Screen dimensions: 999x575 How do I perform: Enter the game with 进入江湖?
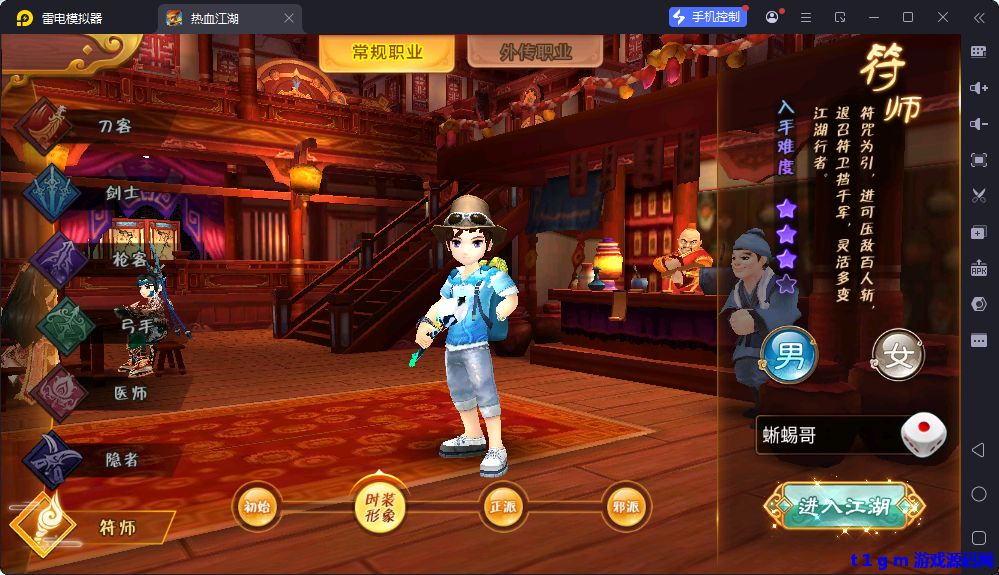click(843, 506)
